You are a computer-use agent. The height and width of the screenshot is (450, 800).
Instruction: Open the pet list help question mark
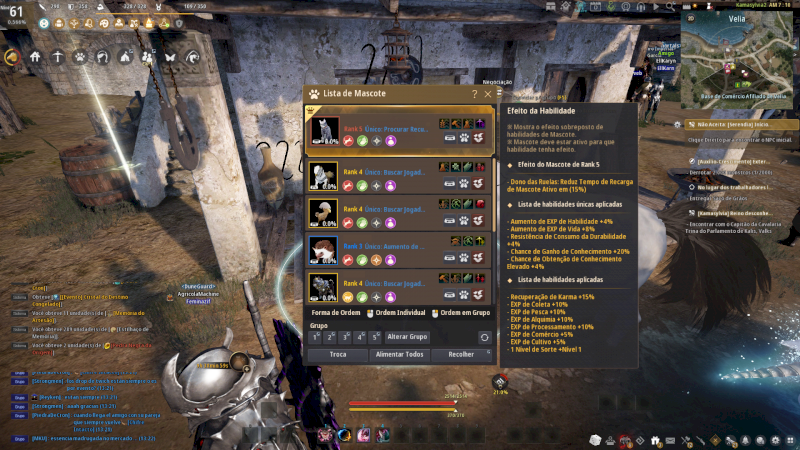[x=474, y=93]
